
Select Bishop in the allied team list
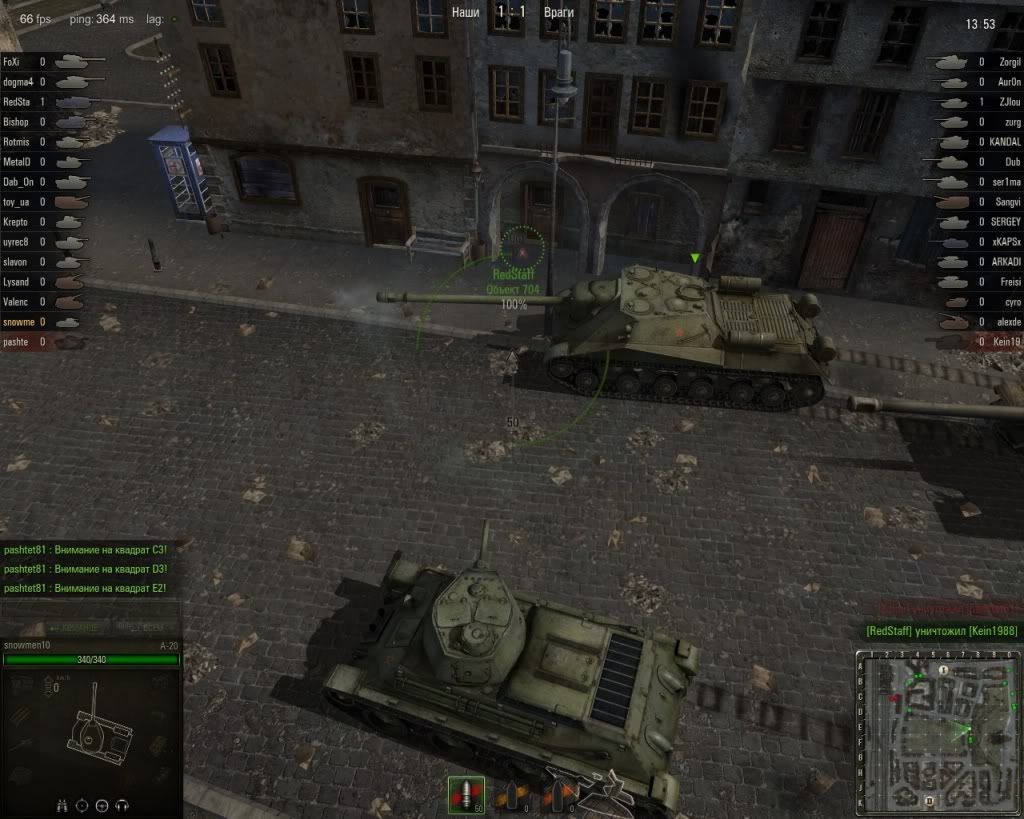coord(17,122)
